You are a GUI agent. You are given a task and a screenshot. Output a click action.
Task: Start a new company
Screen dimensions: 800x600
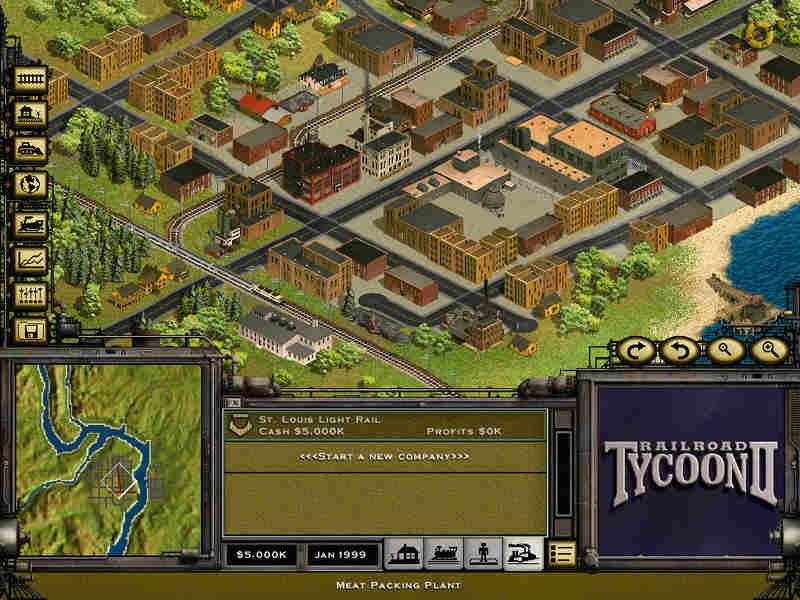coord(384,456)
